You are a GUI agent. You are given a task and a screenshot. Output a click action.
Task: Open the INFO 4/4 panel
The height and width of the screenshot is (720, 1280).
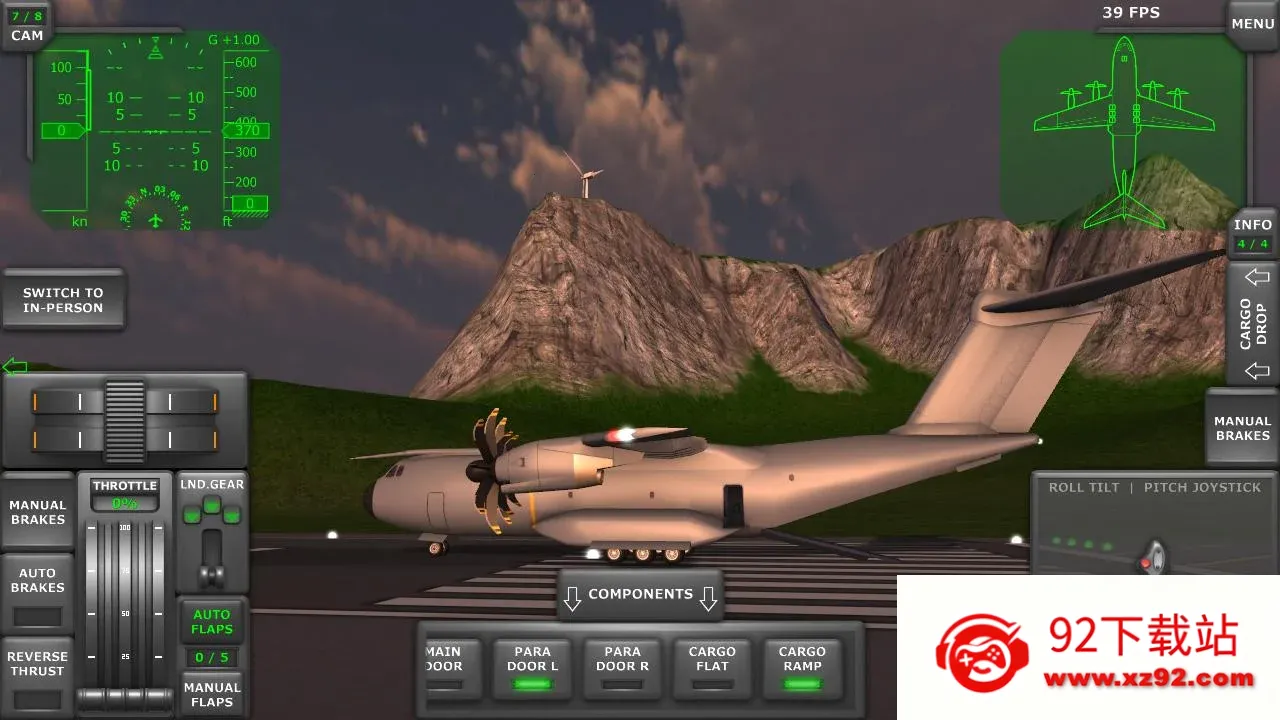1253,232
